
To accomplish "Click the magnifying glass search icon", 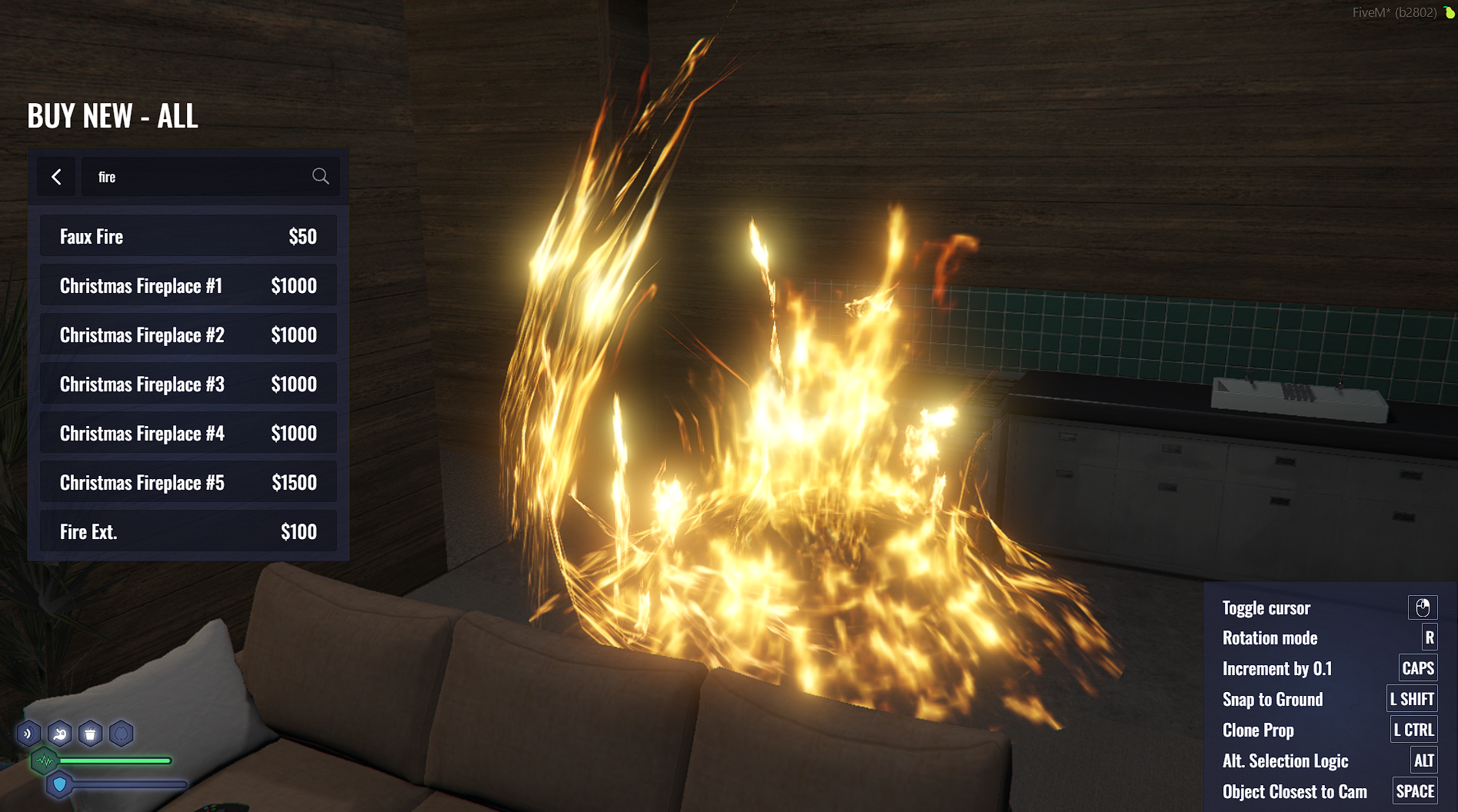I will point(320,177).
